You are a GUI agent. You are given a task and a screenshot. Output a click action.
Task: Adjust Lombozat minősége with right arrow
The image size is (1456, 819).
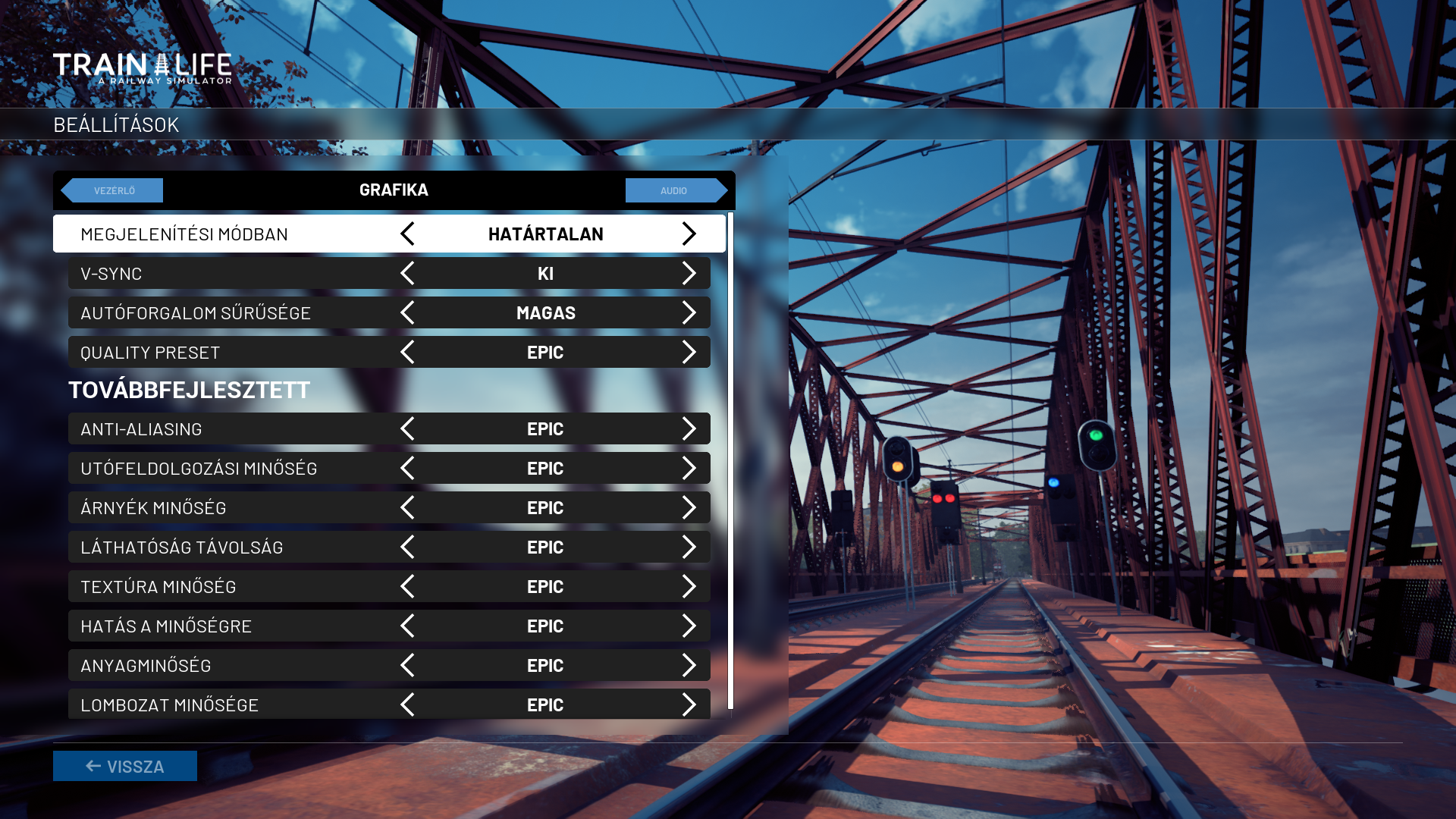coord(689,704)
